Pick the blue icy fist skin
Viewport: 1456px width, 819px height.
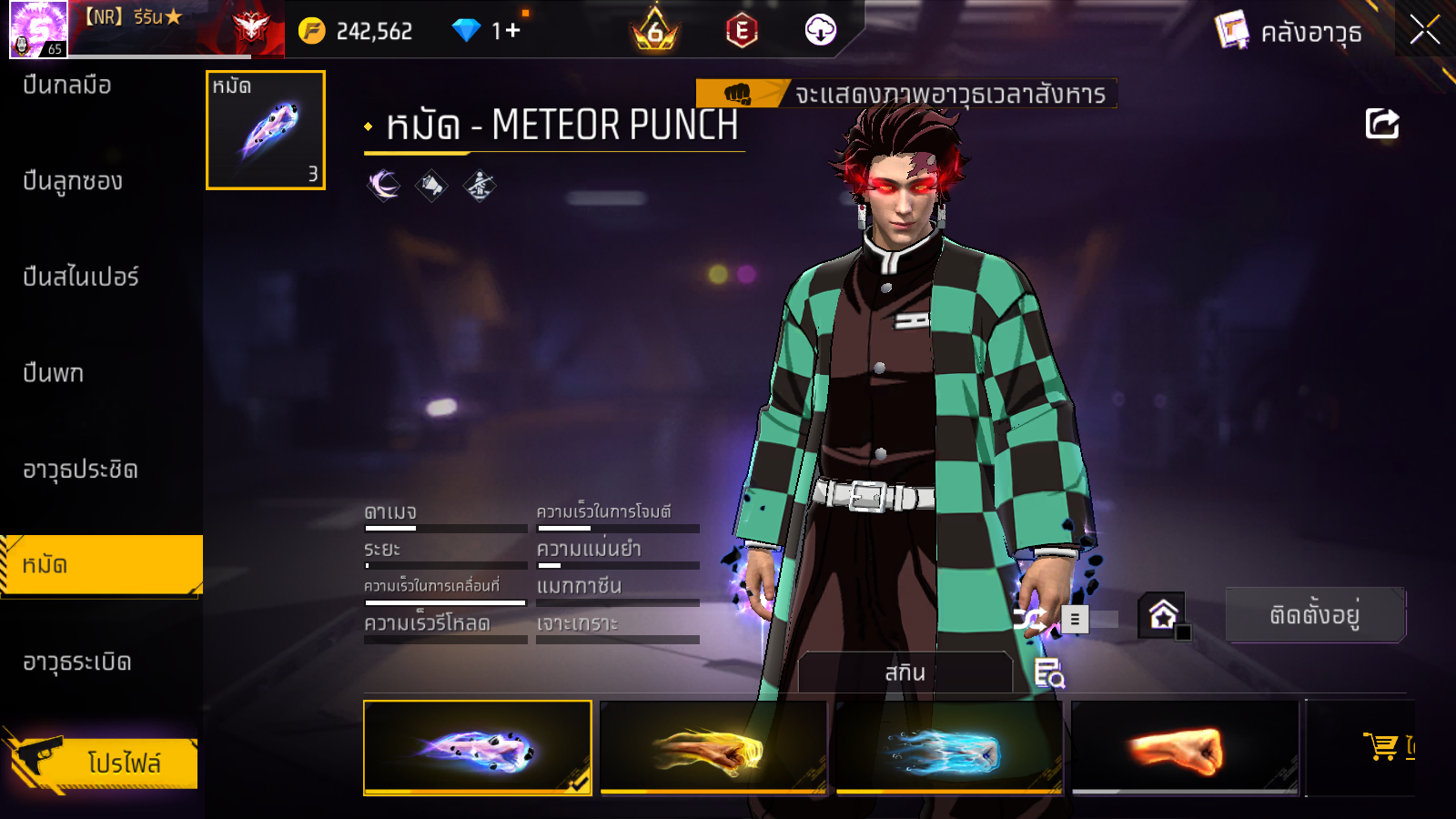tap(949, 748)
